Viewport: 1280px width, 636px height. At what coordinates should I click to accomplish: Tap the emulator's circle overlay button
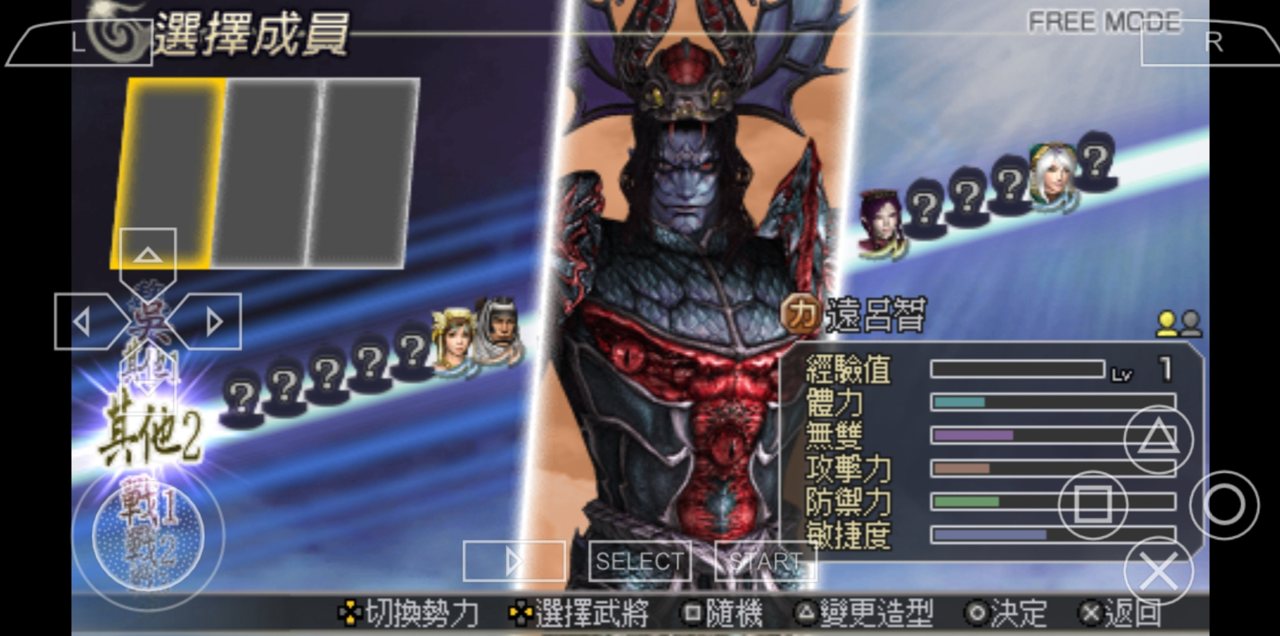pos(1223,505)
